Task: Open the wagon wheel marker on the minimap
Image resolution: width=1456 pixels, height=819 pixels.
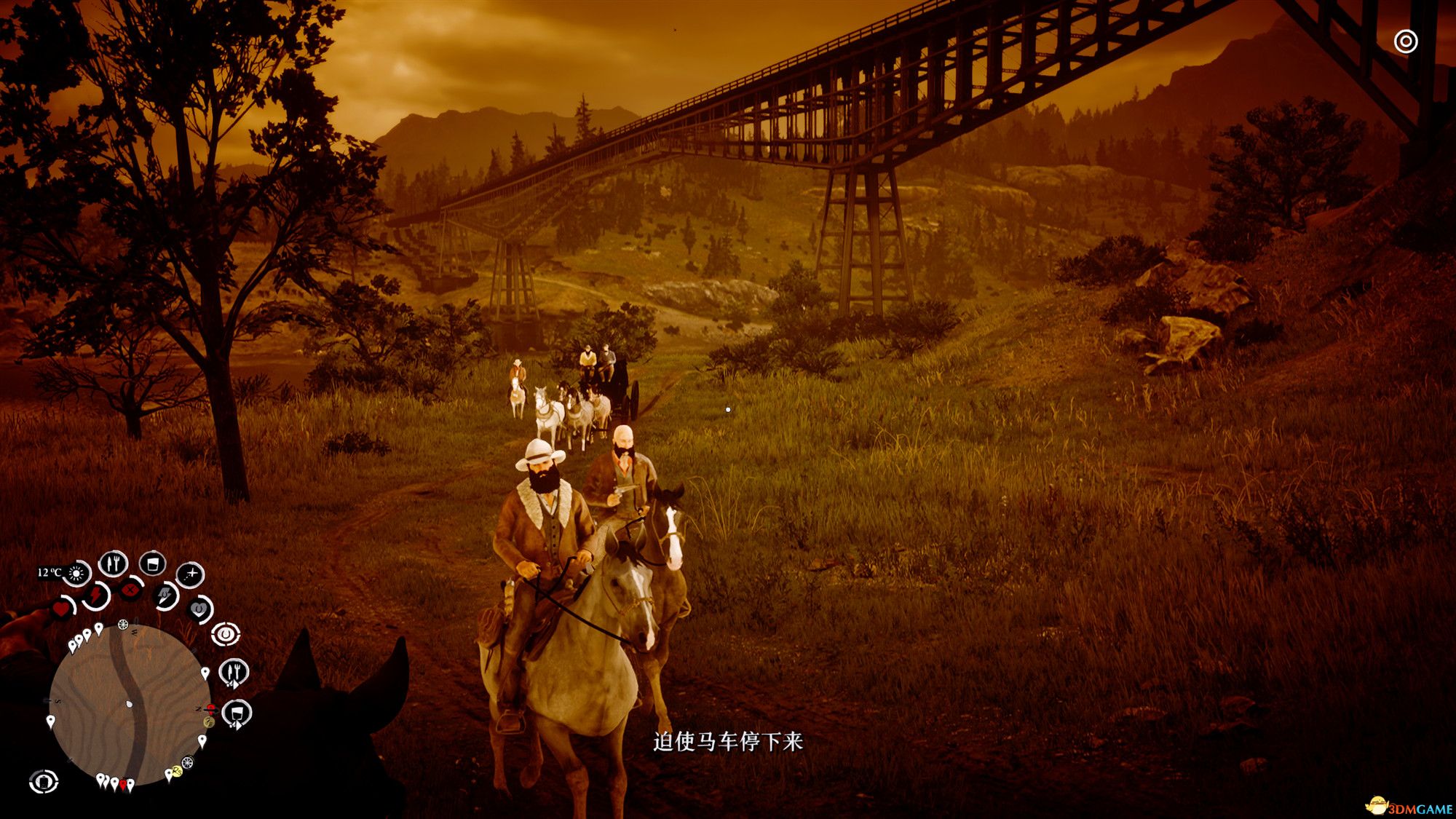Action: point(123,625)
